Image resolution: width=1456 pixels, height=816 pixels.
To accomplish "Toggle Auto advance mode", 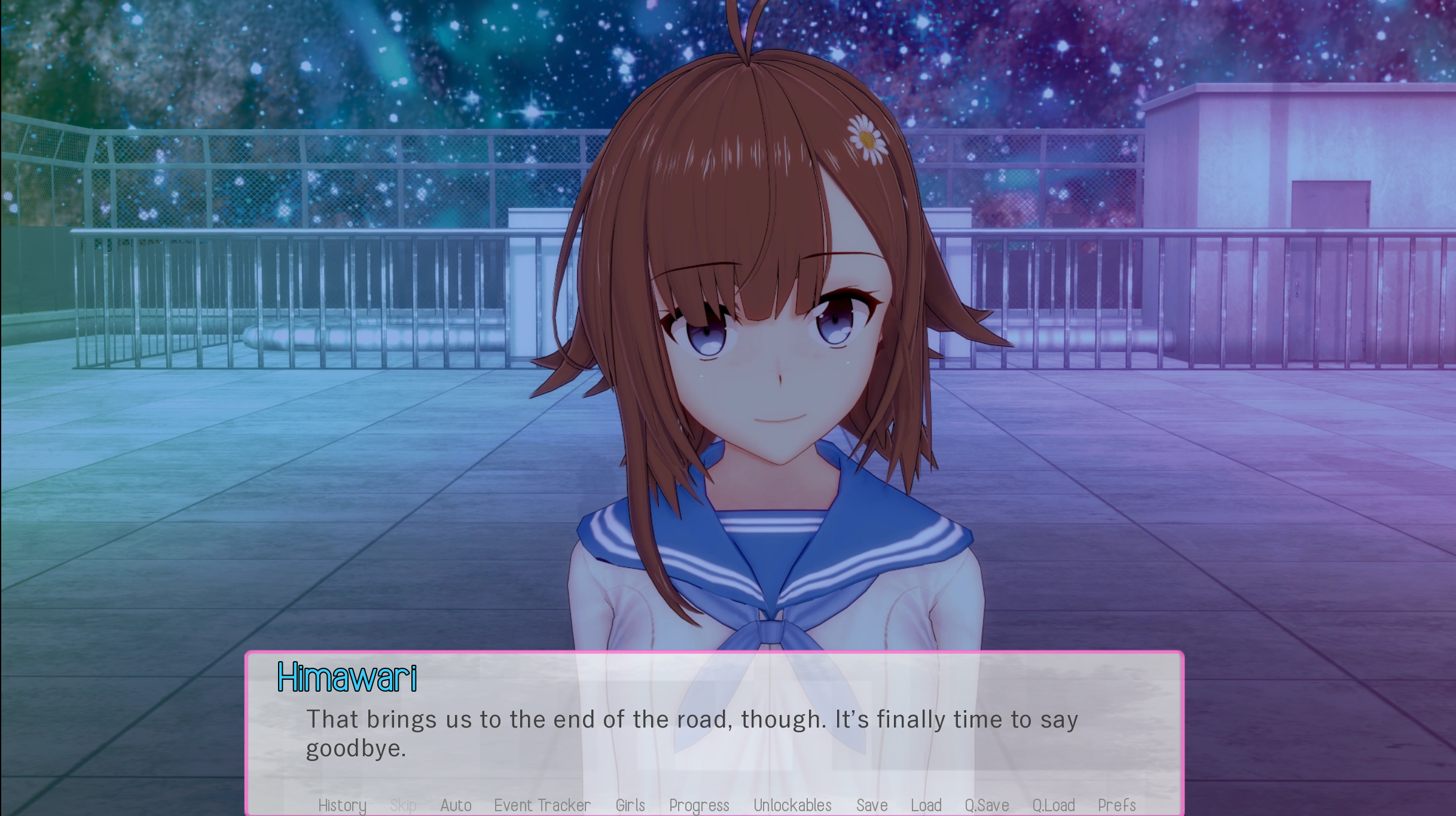I will (456, 805).
